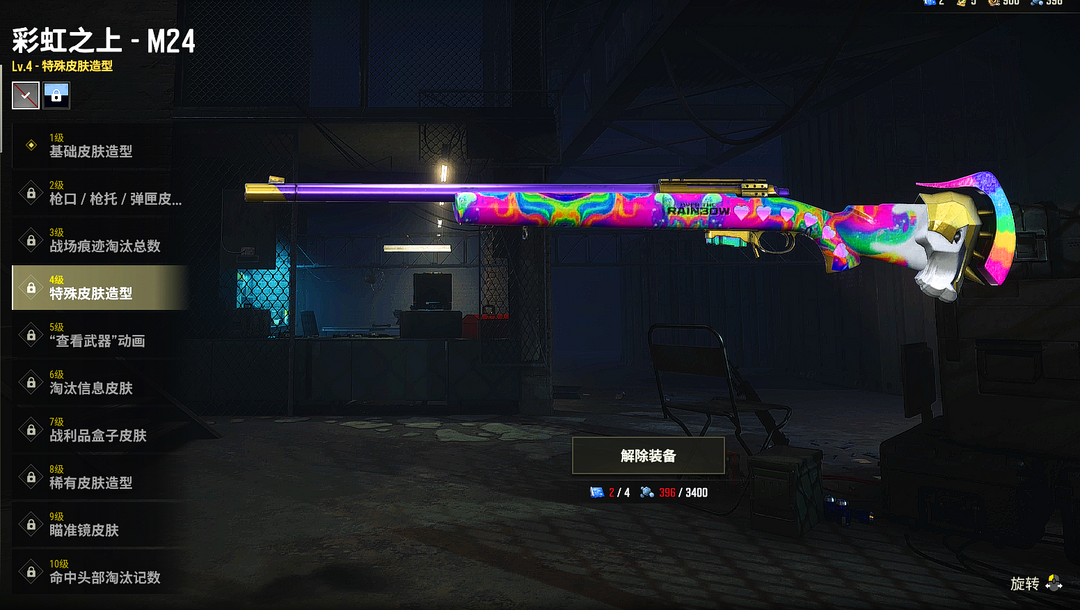
Task: Select level 7 战利品盒子皮肤 entry
Action: click(98, 430)
